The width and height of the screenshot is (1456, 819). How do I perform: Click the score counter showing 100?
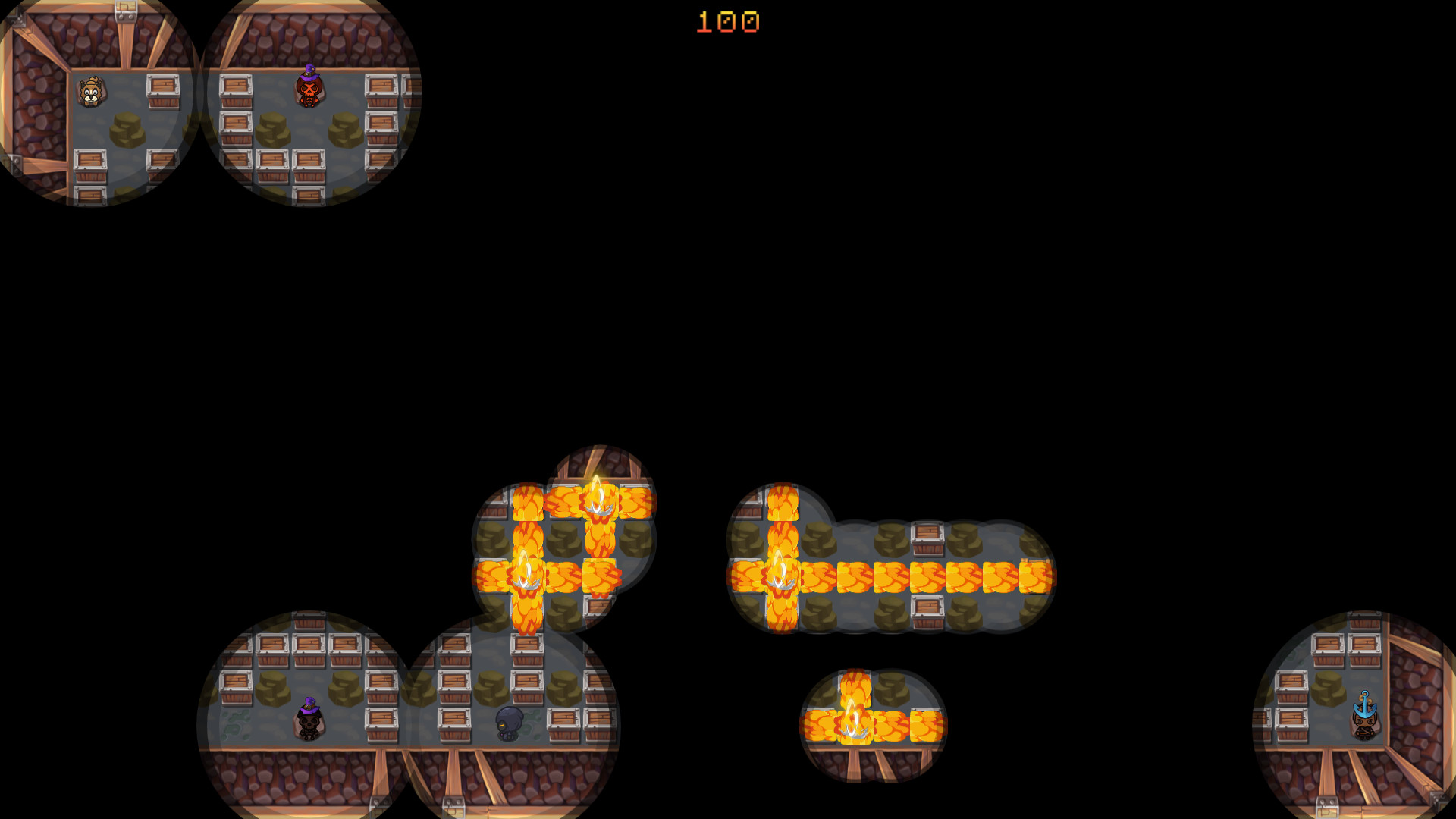pos(726,23)
